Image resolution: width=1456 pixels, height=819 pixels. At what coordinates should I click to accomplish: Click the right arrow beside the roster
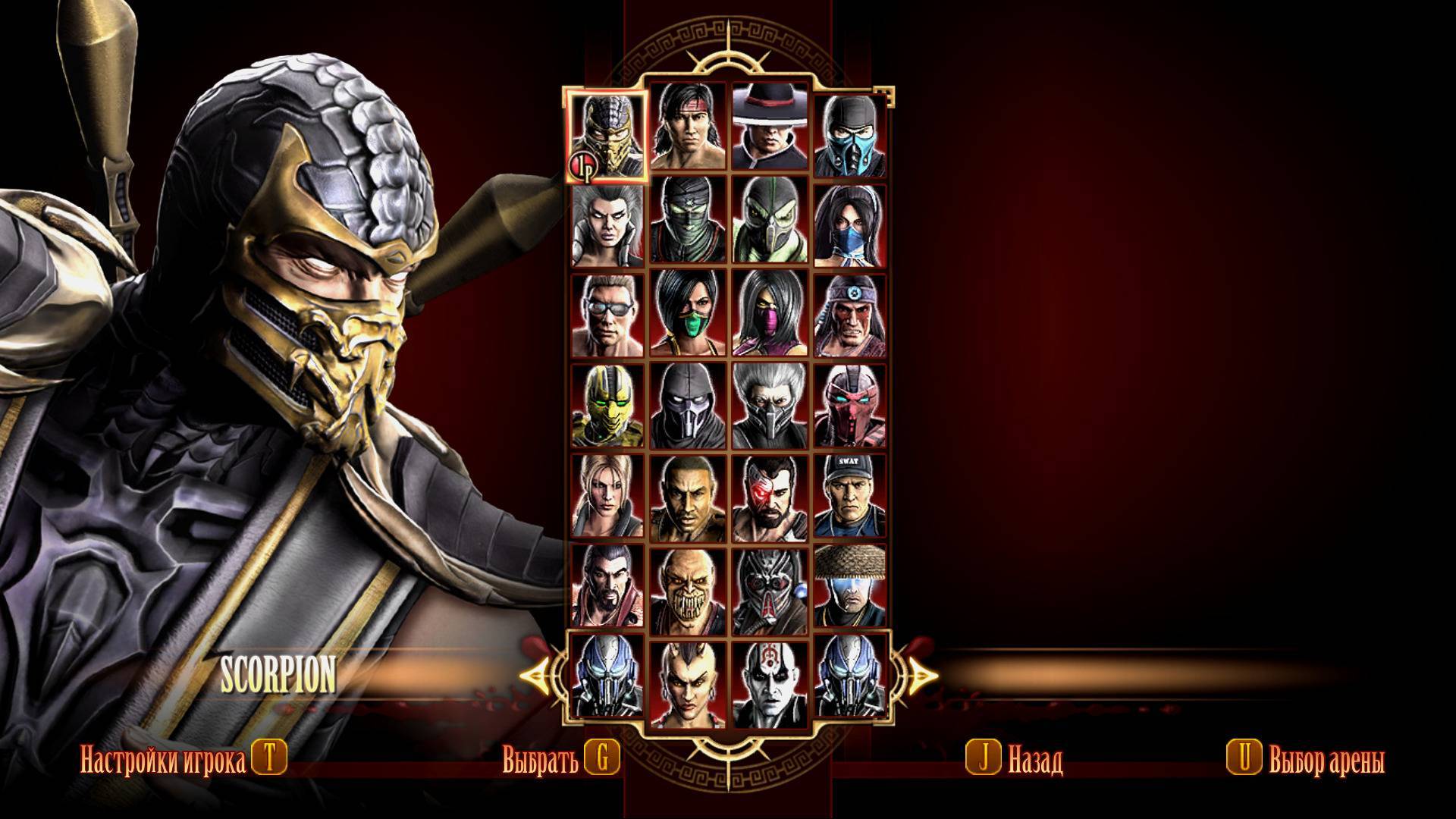[x=919, y=673]
